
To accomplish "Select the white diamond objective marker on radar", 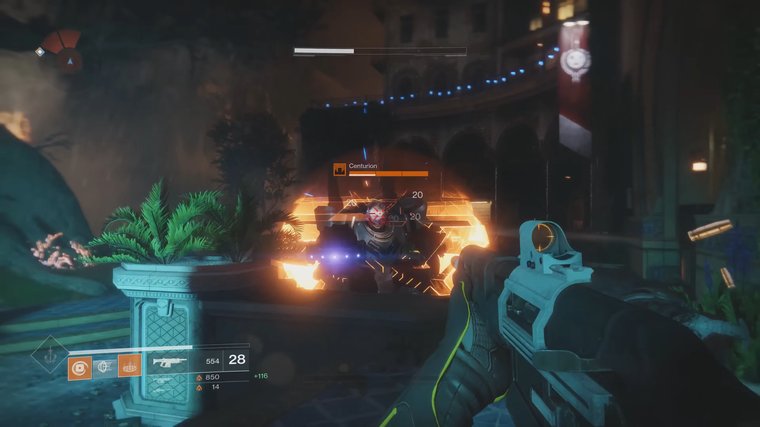I will coord(40,51).
